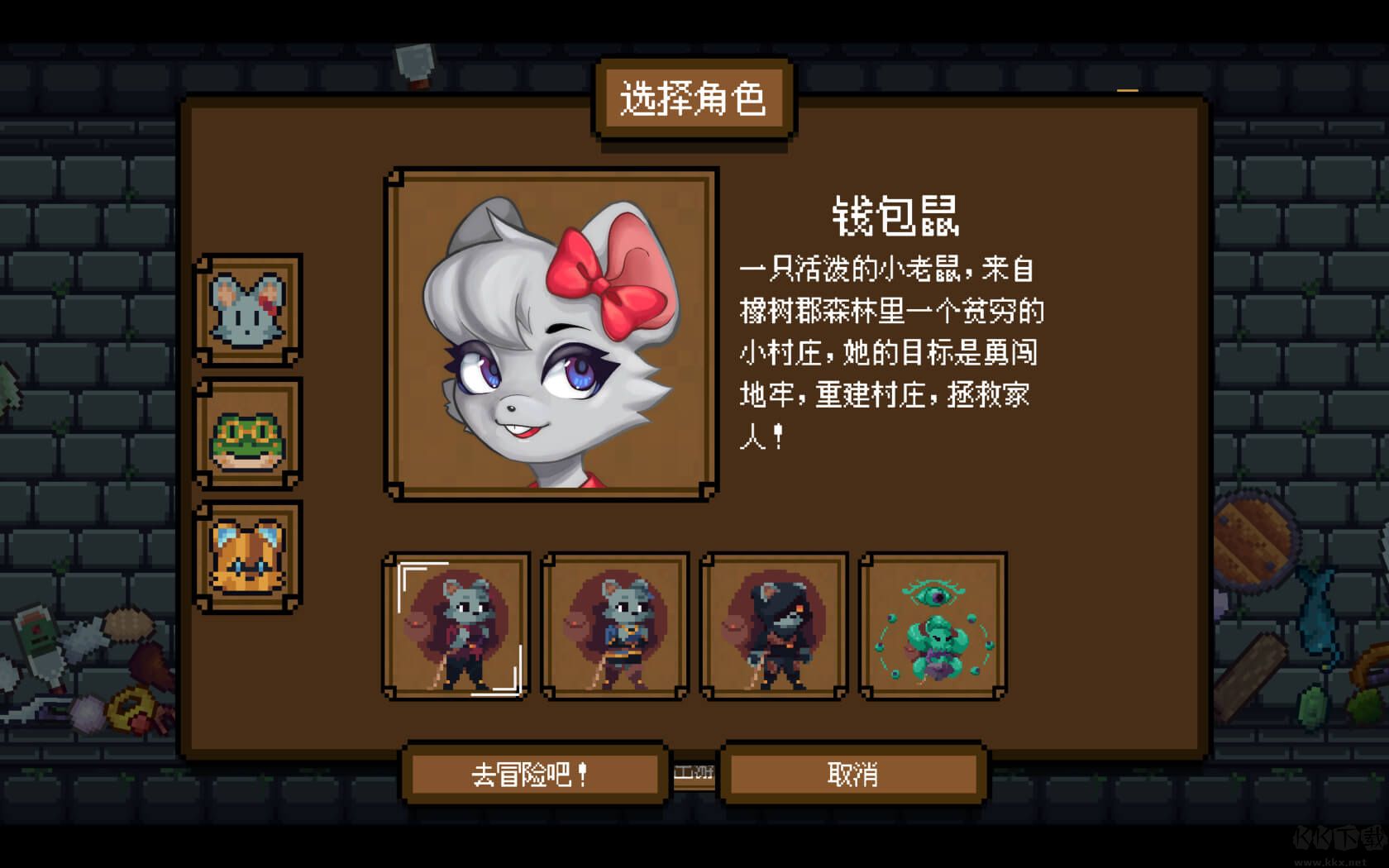Image resolution: width=1389 pixels, height=868 pixels.
Task: Choose the dark hooded rogue mouse skin
Action: [x=775, y=627]
